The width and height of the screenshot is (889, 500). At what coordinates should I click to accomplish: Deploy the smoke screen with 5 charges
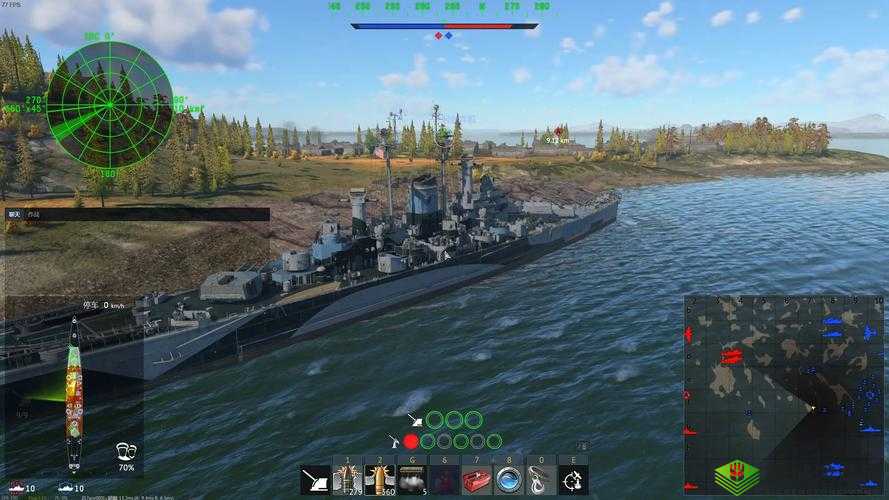[413, 481]
